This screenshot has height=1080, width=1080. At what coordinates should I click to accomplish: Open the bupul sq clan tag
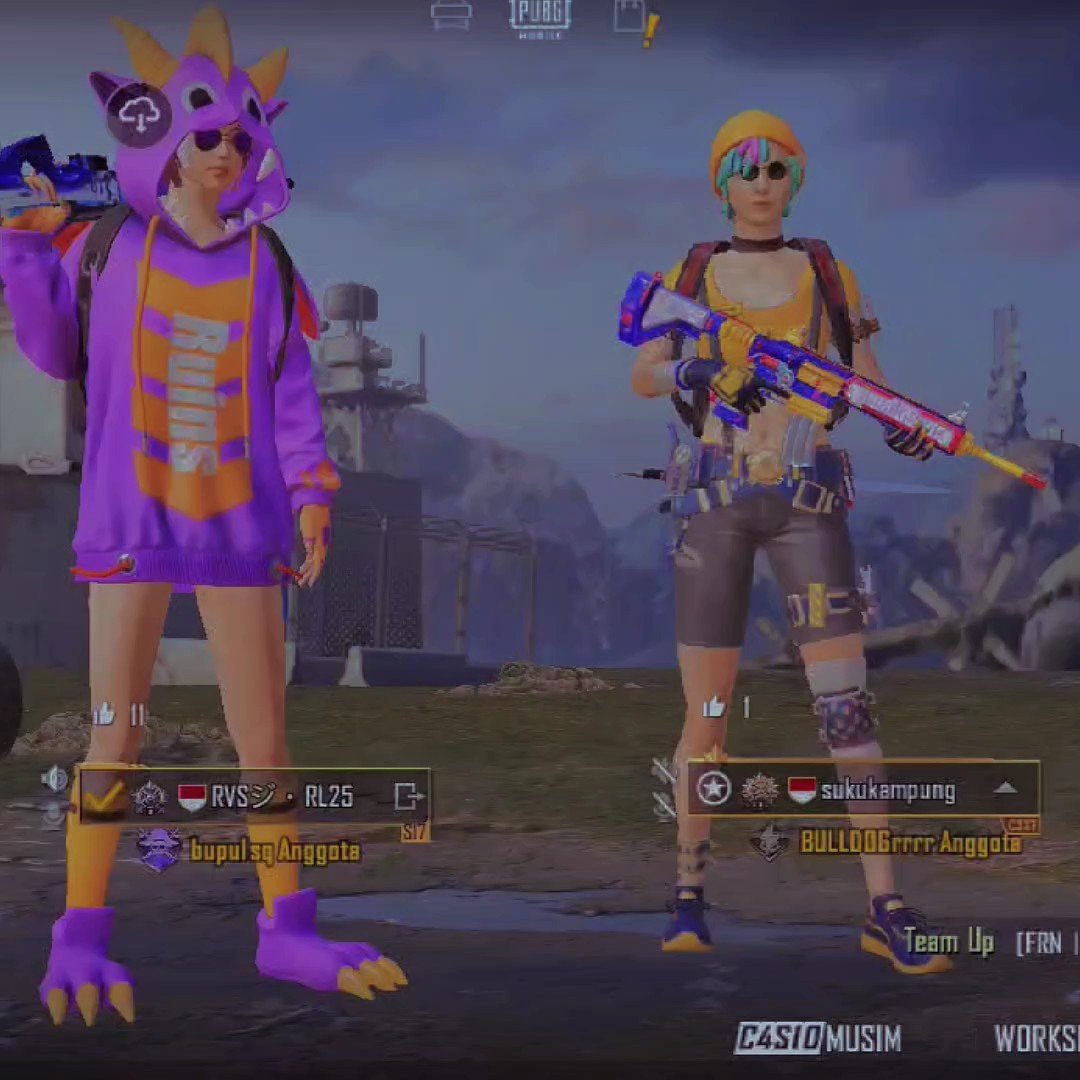point(274,851)
